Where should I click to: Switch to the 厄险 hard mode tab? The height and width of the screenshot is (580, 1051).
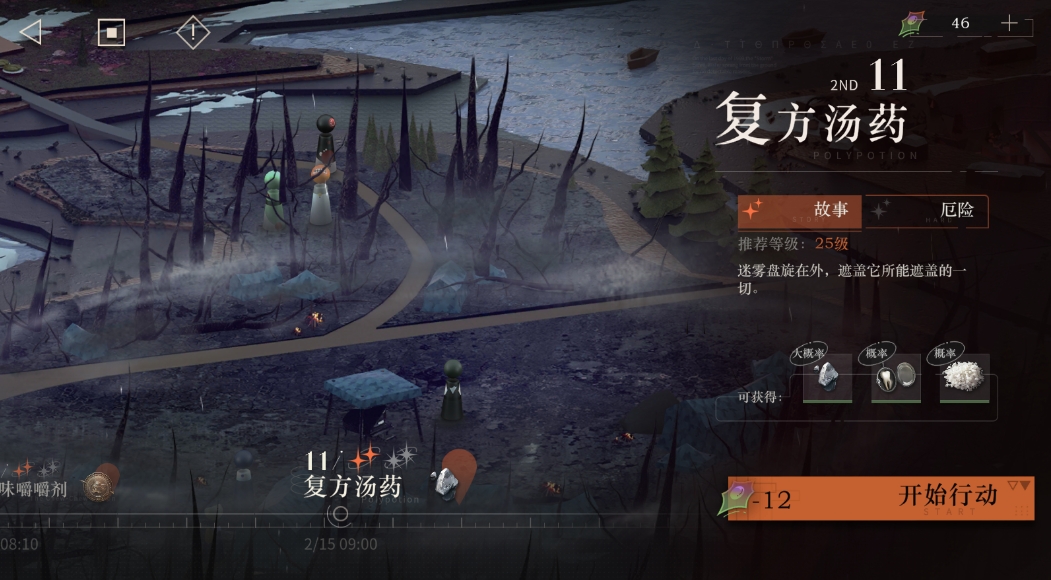pos(925,211)
